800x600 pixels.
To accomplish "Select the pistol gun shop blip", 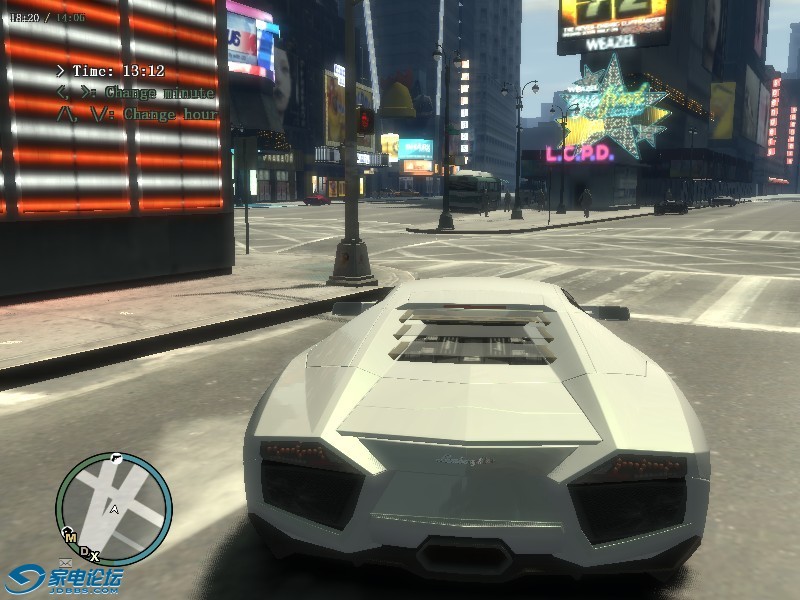I will point(117,458).
